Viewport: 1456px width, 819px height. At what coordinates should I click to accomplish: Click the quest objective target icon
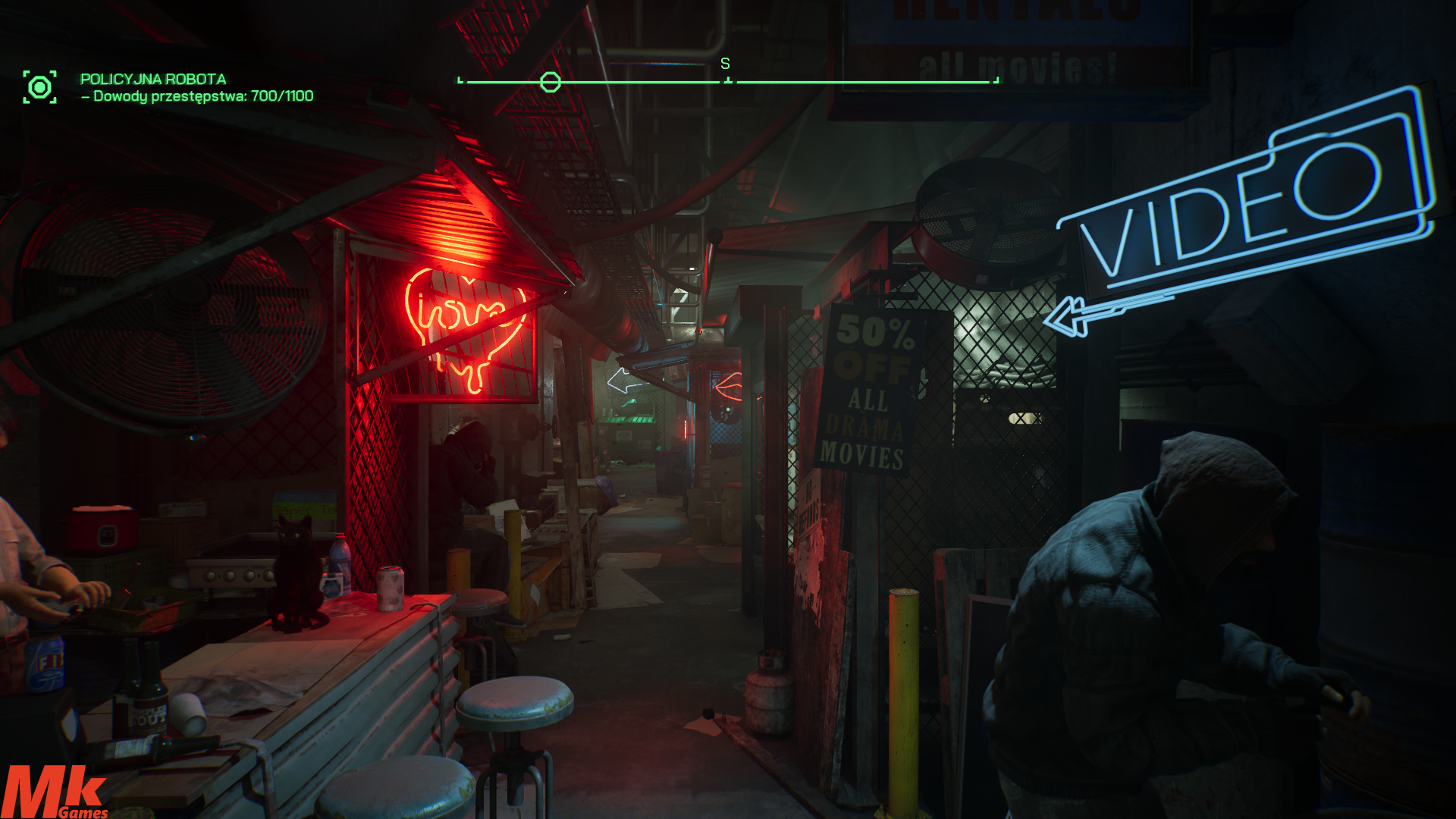click(39, 87)
